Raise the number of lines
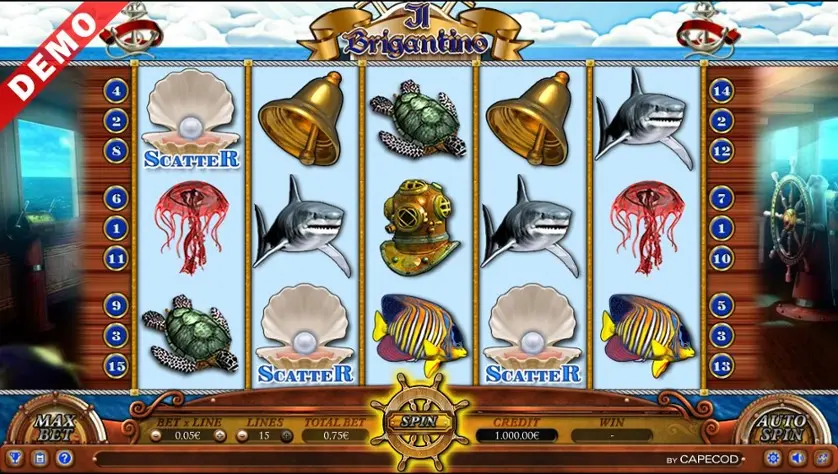838x474 pixels. point(286,436)
